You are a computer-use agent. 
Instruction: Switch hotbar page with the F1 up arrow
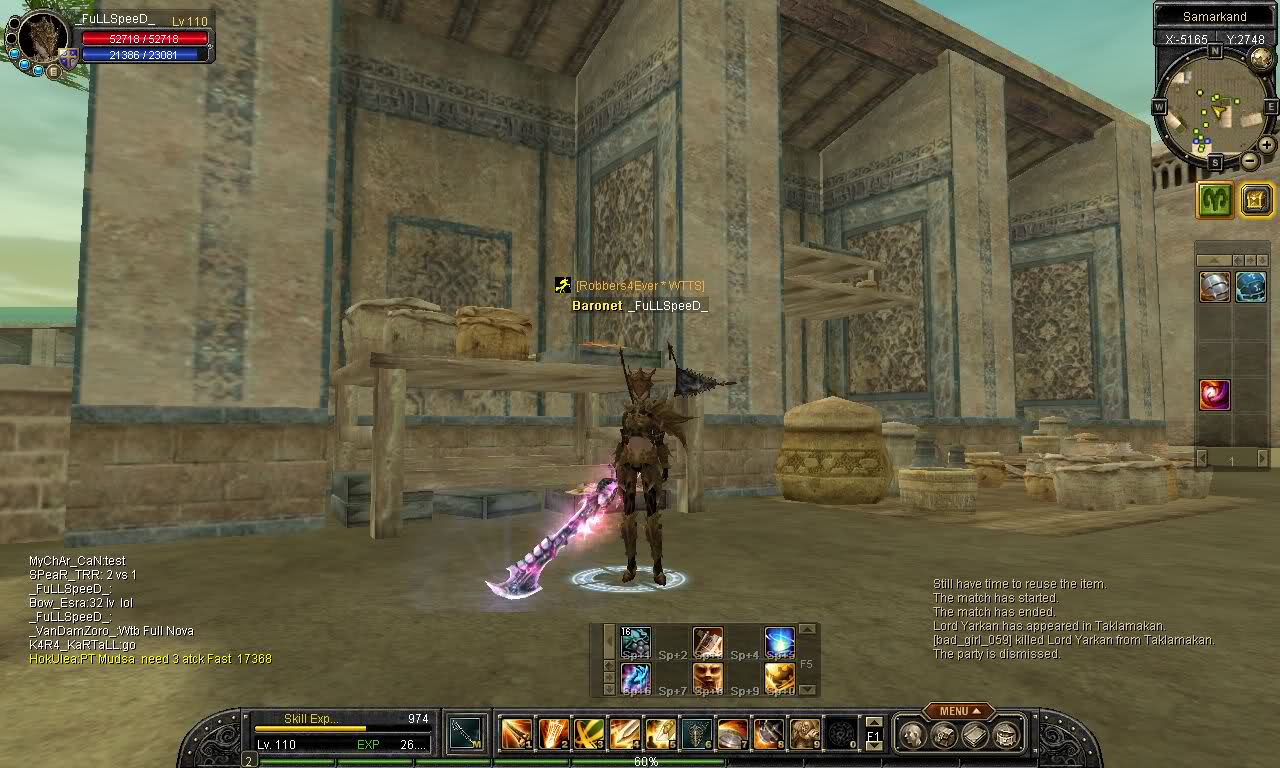point(872,722)
